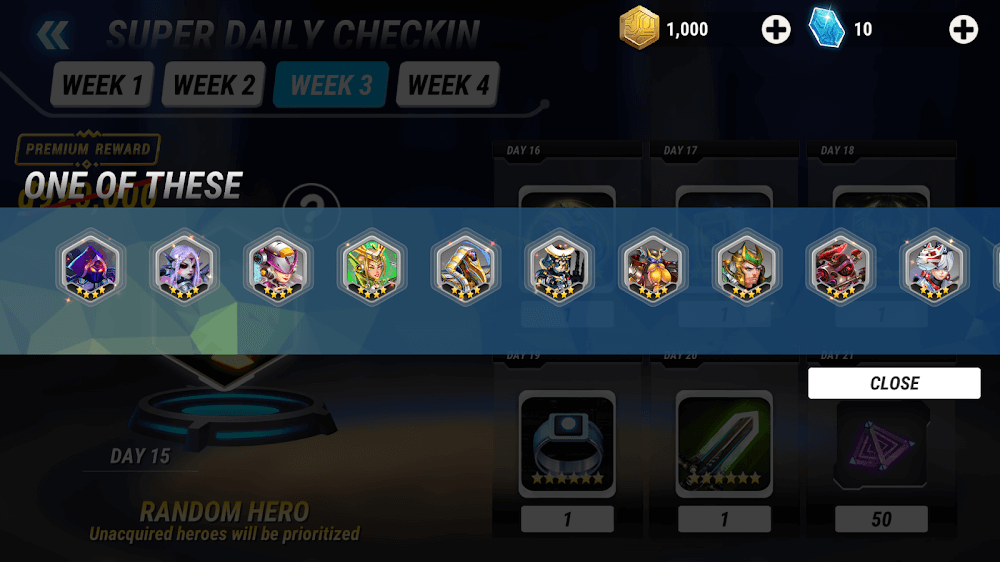
Task: Choose the golden pharaoh hero icon
Action: point(466,267)
